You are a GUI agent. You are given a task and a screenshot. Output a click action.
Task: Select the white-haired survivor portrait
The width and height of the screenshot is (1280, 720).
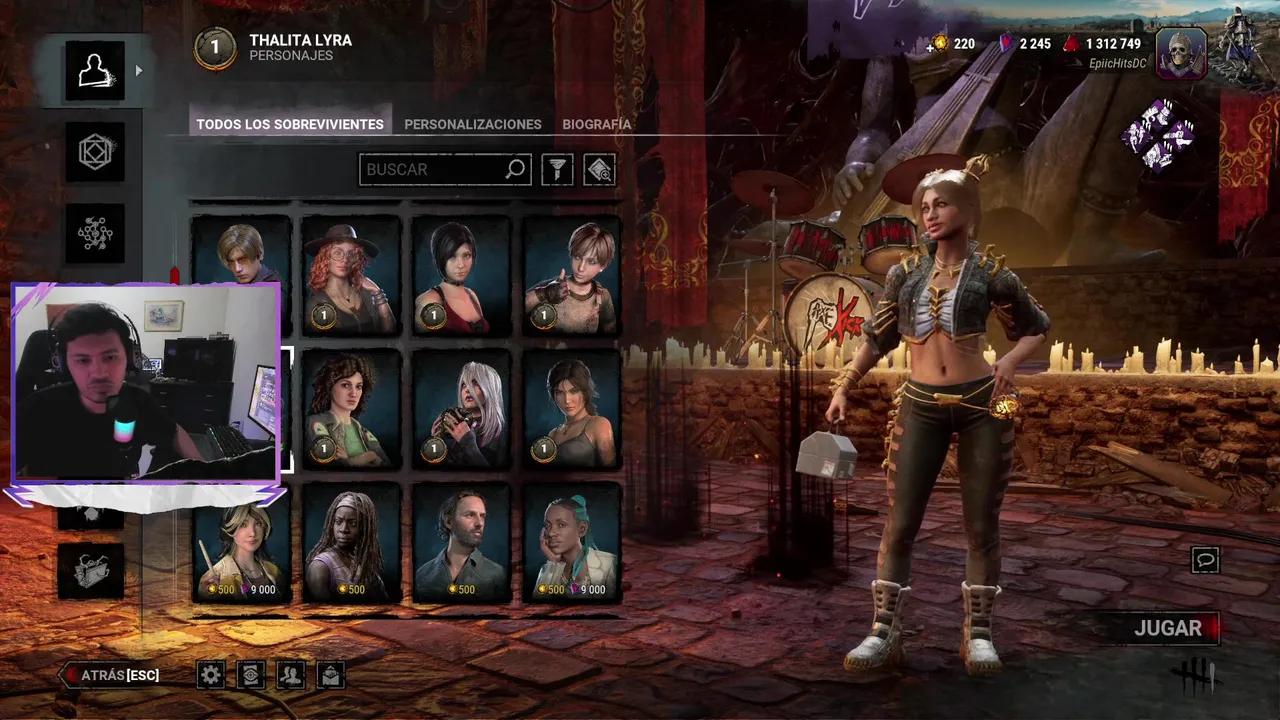461,409
